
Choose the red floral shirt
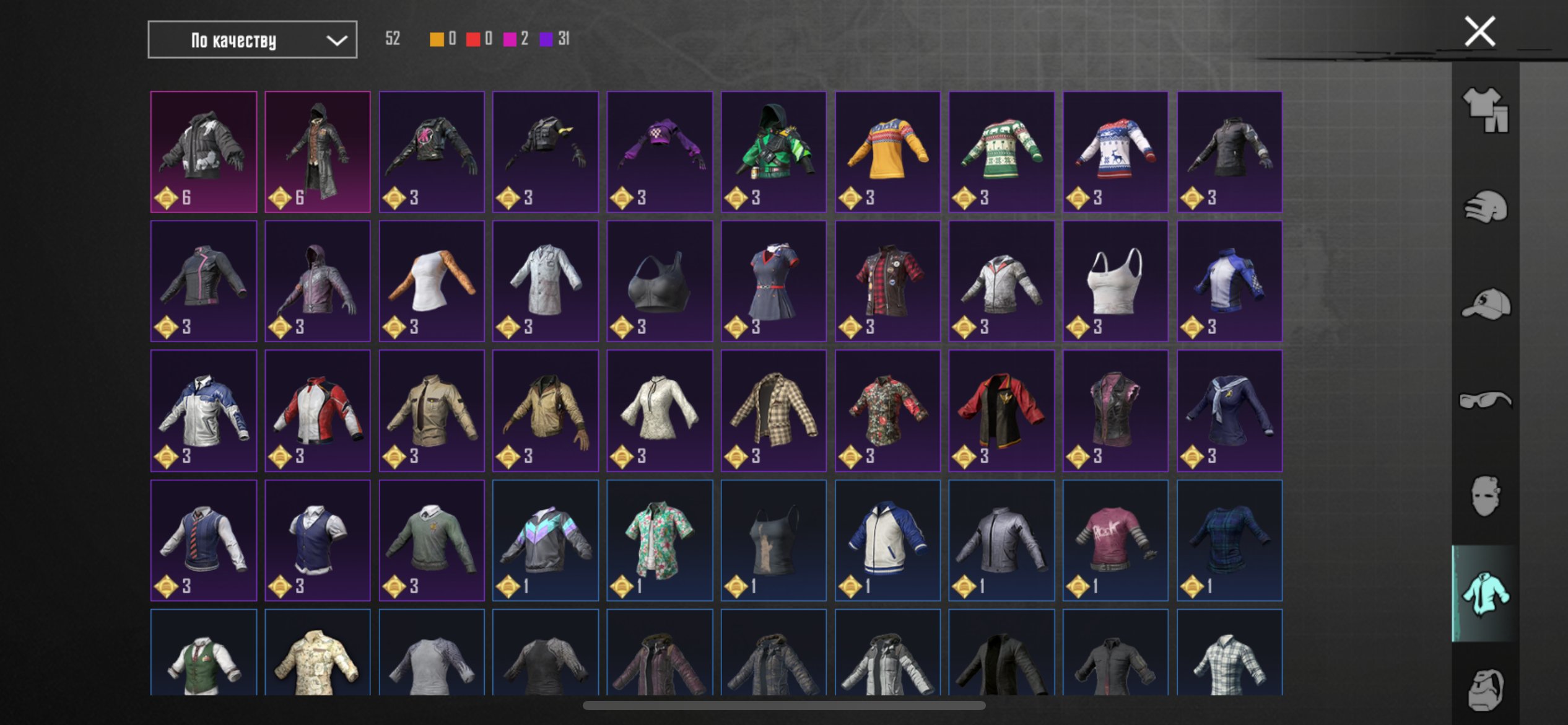click(887, 410)
